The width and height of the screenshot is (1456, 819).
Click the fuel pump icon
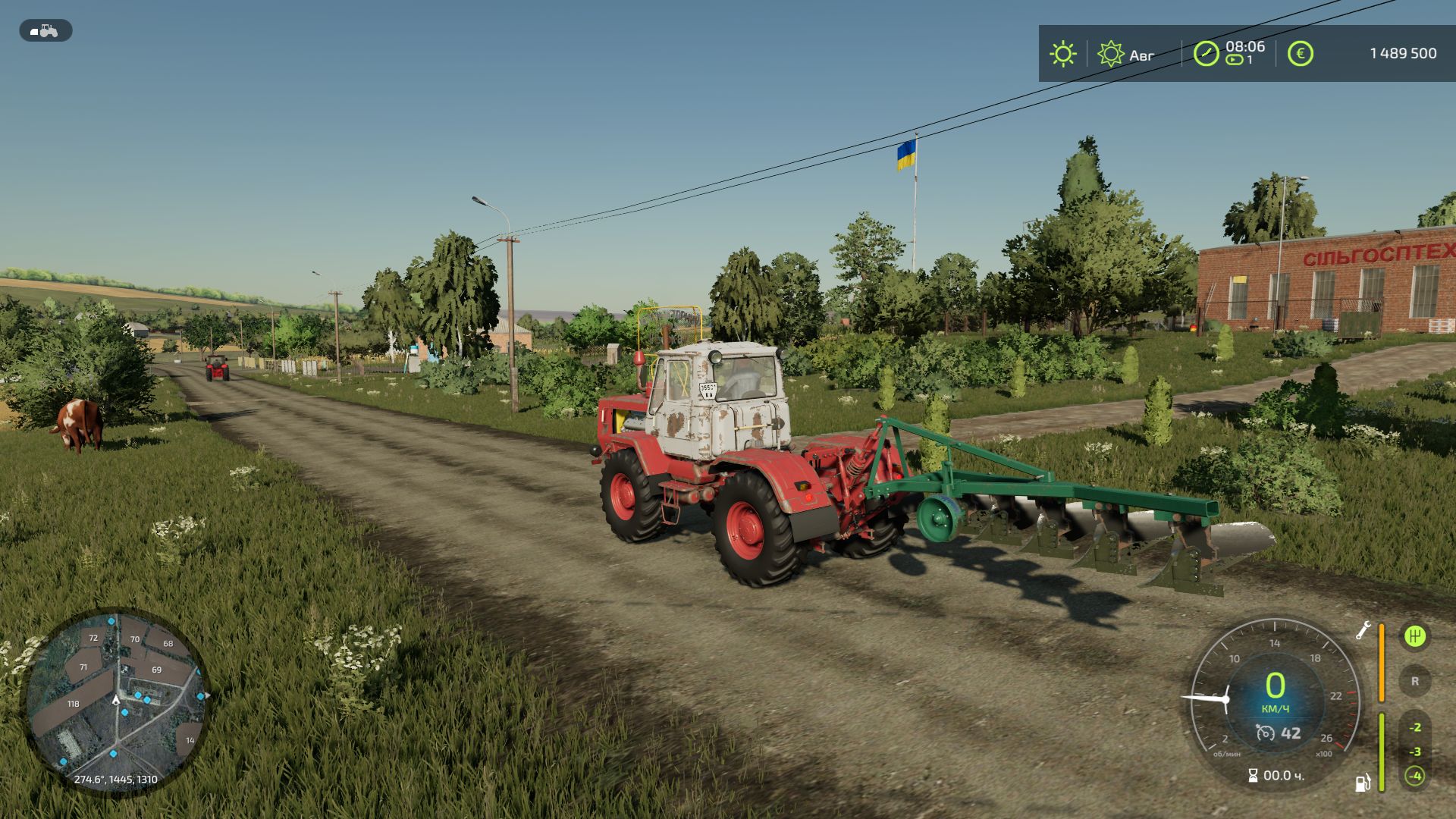point(1363,783)
